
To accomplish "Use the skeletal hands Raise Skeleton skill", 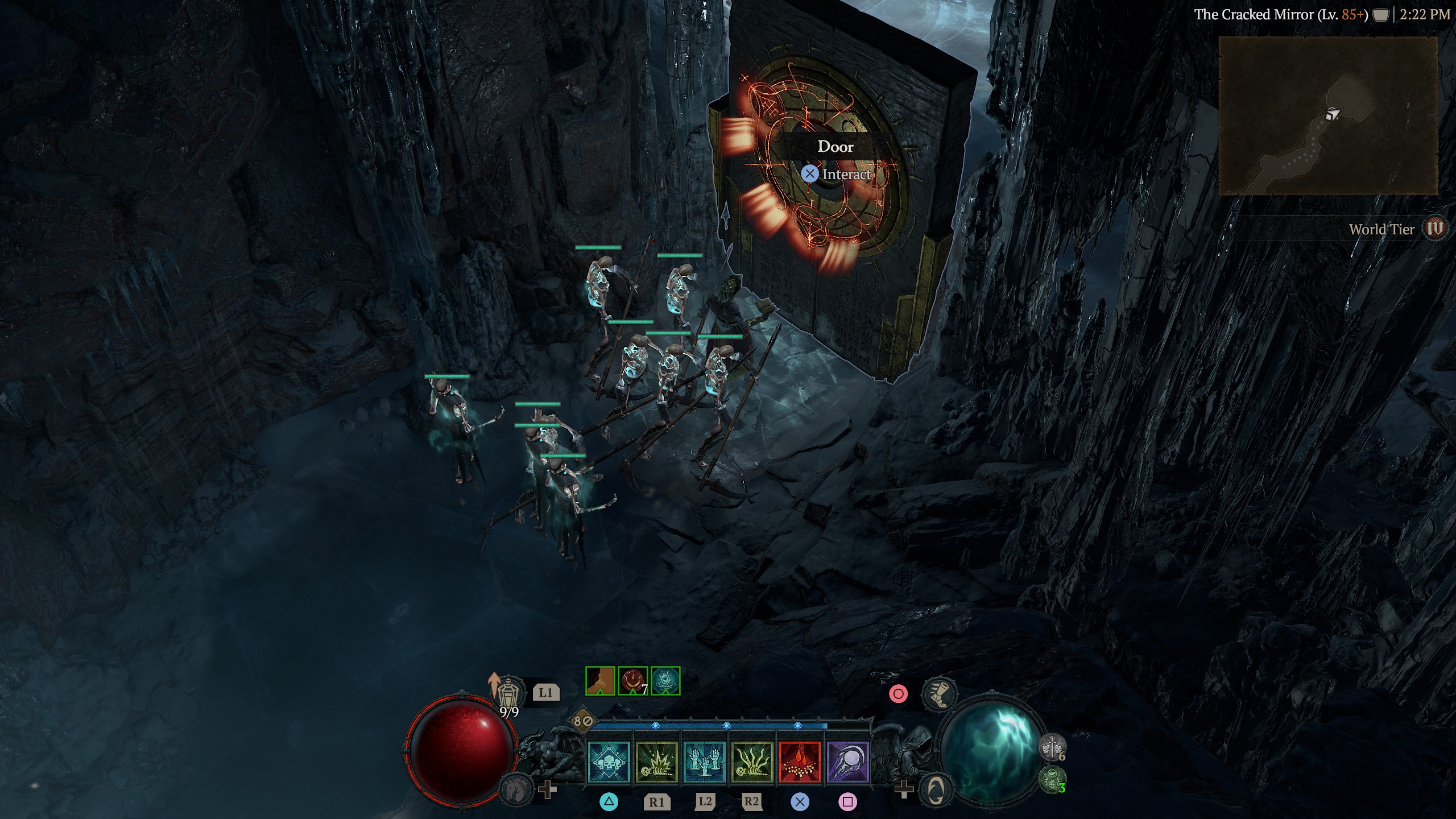I will tap(704, 762).
